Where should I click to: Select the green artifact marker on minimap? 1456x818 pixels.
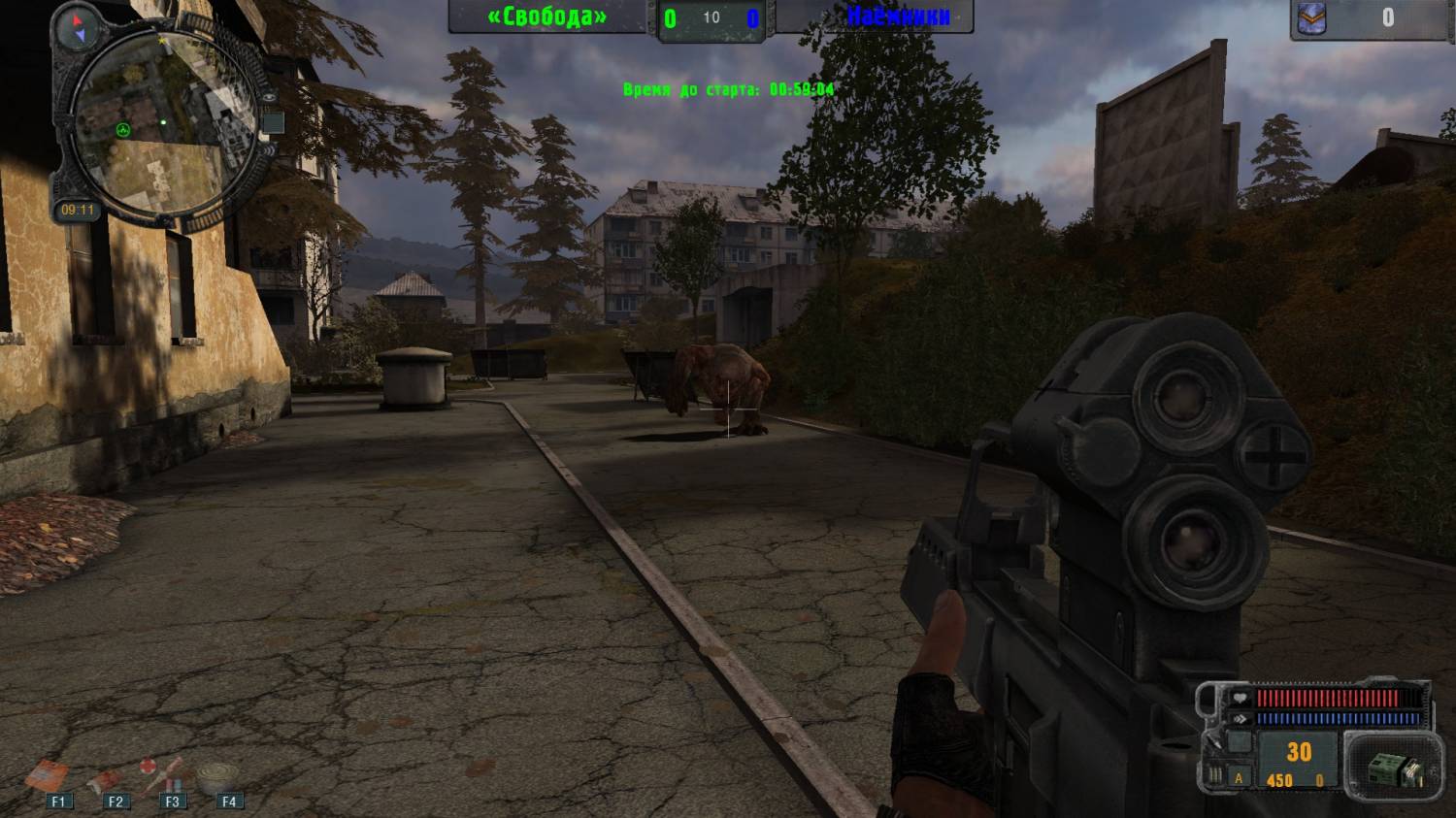click(x=123, y=130)
